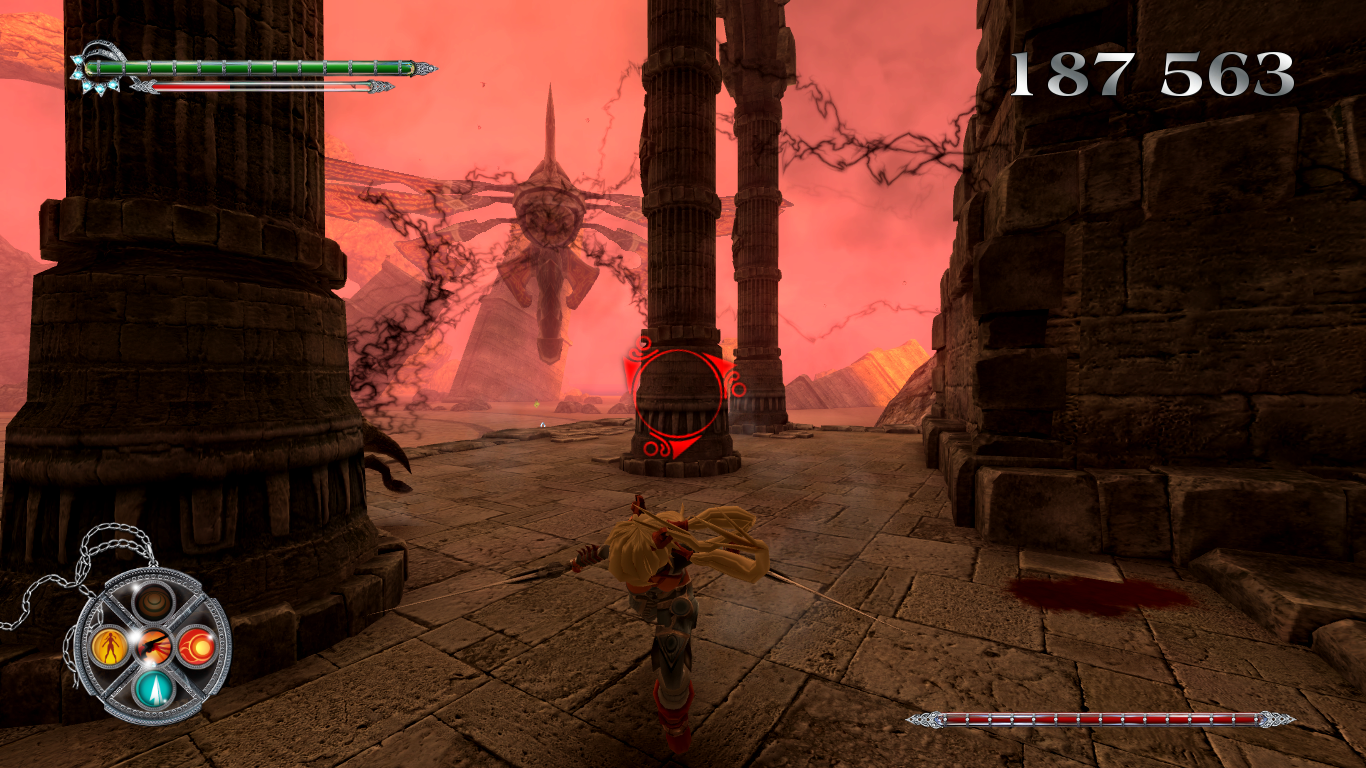Choose the red fireball ability icon
This screenshot has height=768, width=1366.
click(196, 647)
